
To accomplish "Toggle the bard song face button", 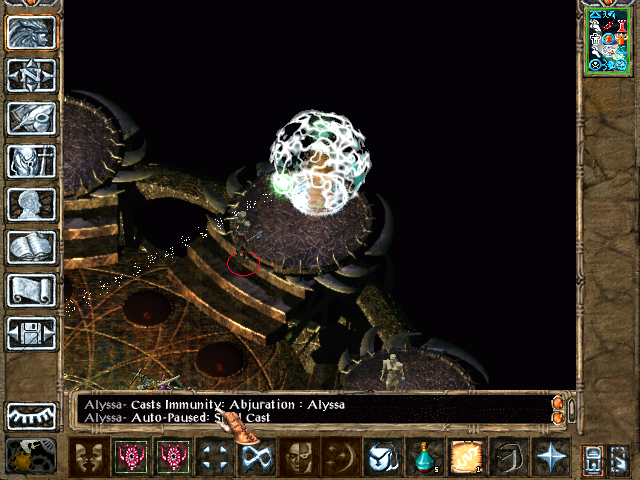I will [297, 457].
